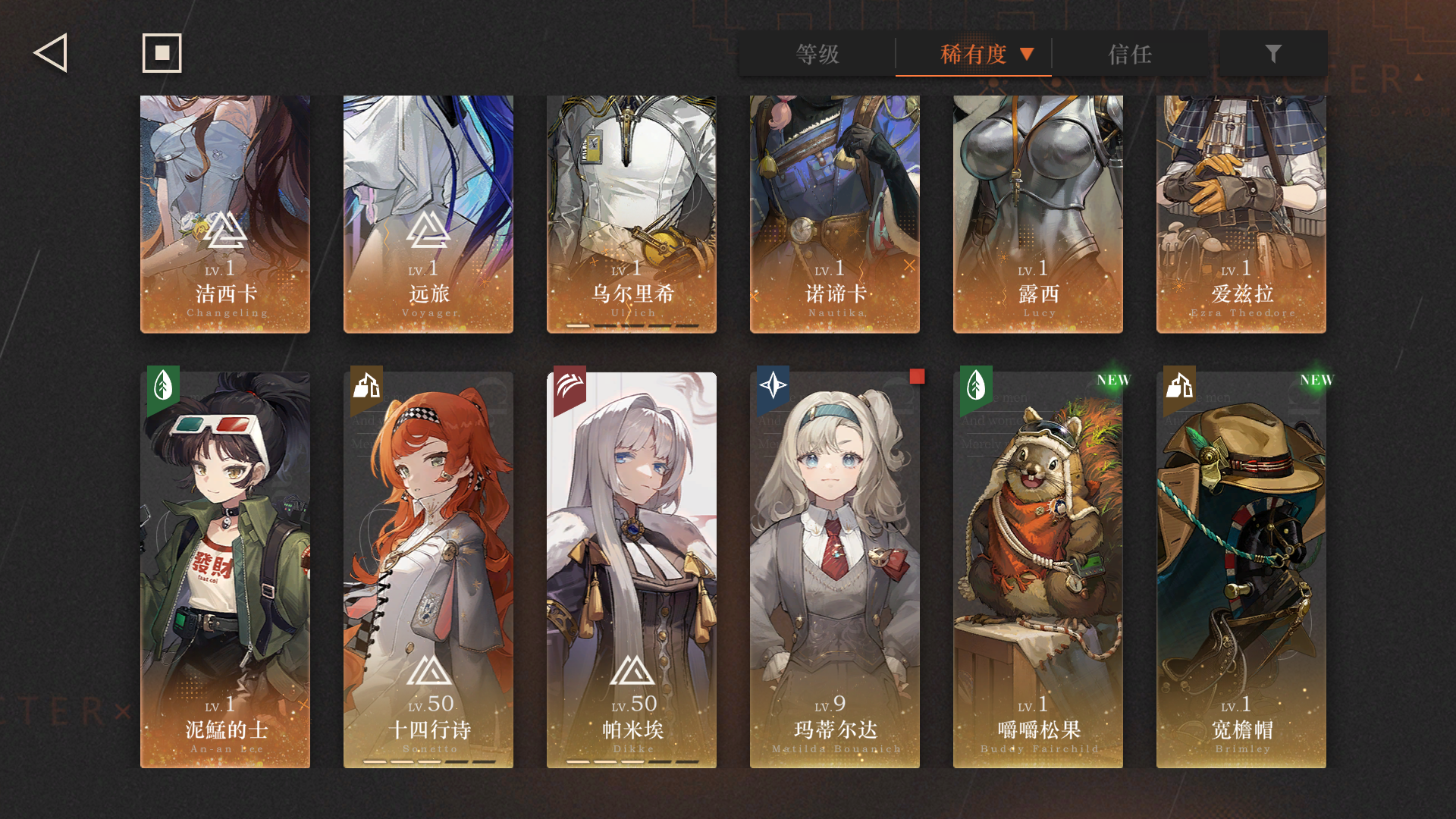Image resolution: width=1456 pixels, height=819 pixels.
Task: Click the insight progress bar under 乌尔里希
Action: click(631, 325)
